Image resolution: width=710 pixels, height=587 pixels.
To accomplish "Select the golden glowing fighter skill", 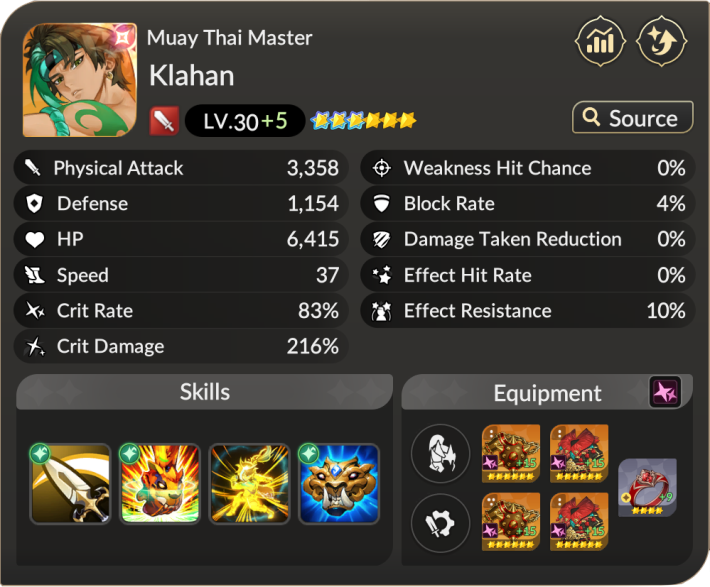I will (250, 484).
